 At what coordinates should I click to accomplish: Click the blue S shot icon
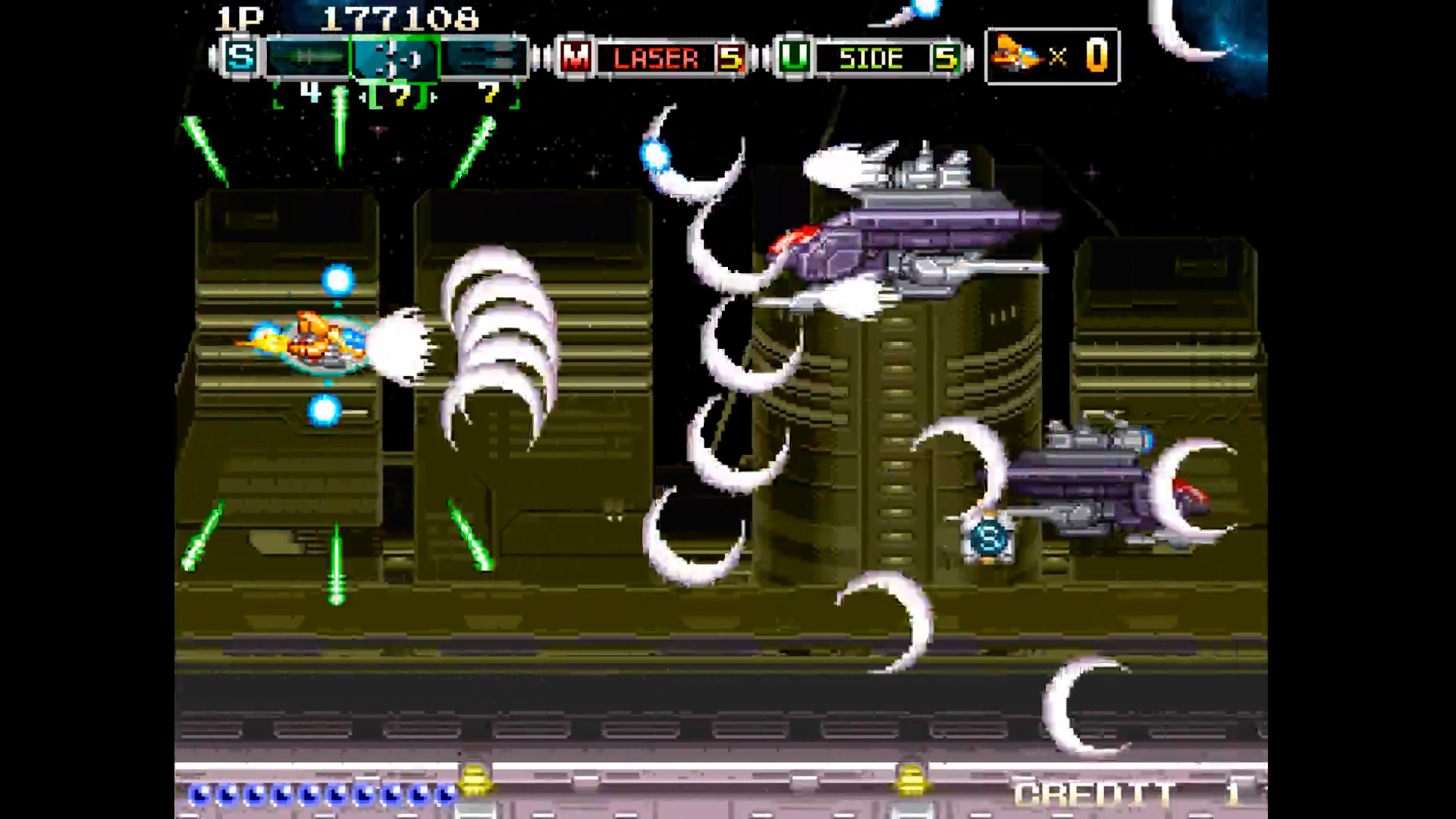(x=241, y=57)
